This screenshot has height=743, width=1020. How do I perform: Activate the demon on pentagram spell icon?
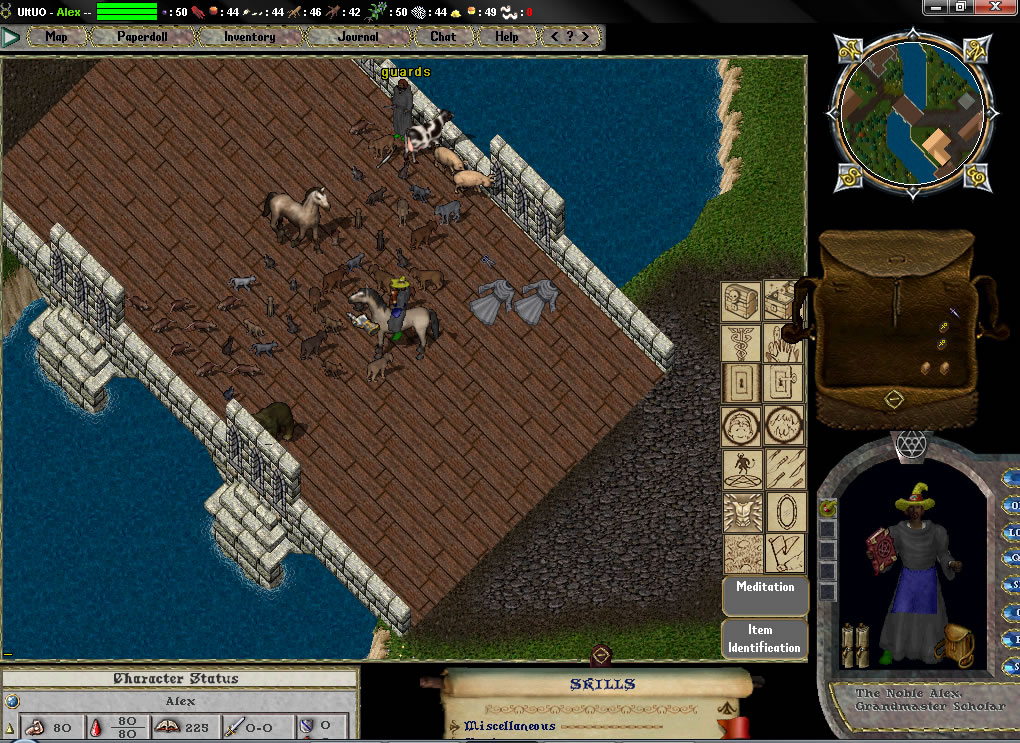(x=742, y=468)
